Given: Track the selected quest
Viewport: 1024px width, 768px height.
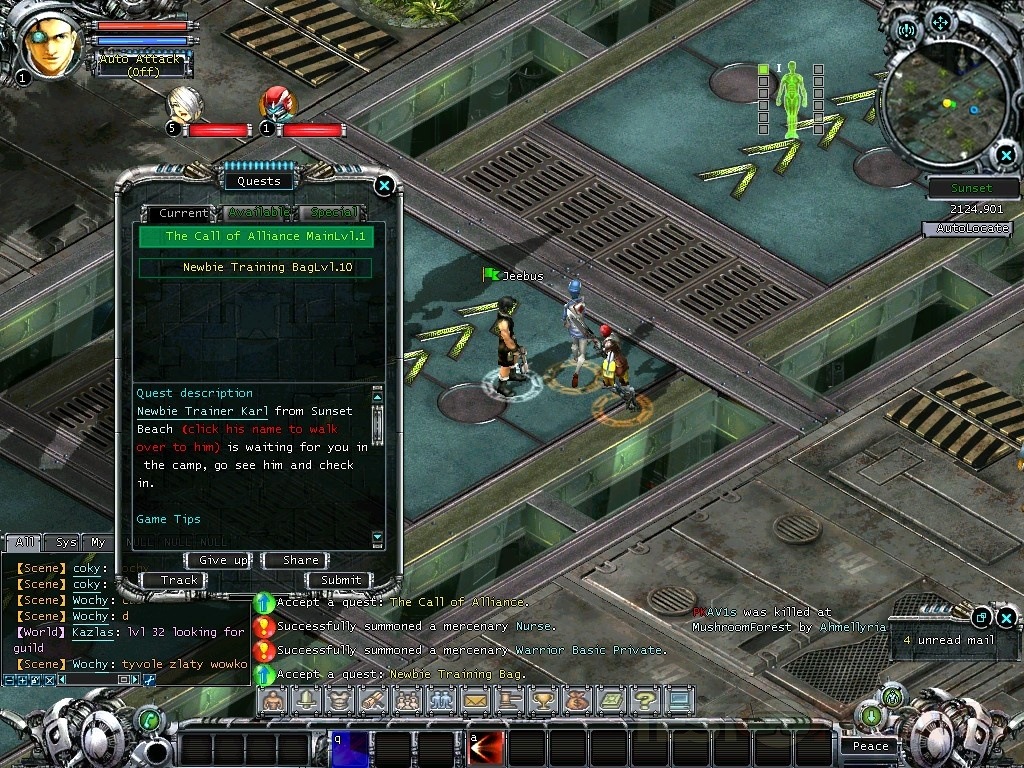Looking at the screenshot, I should point(179,580).
